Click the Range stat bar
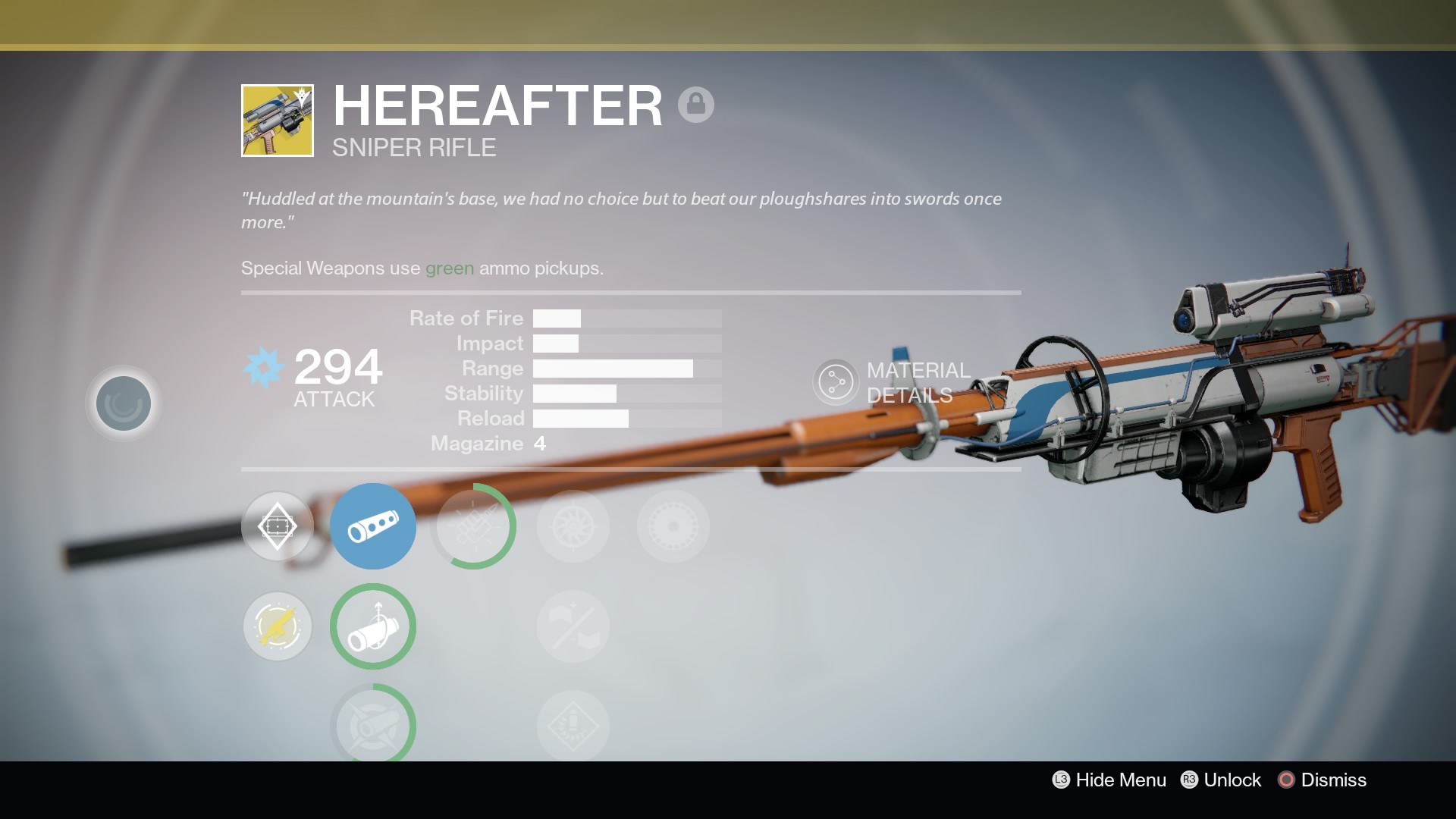The width and height of the screenshot is (1456, 819). click(x=613, y=369)
